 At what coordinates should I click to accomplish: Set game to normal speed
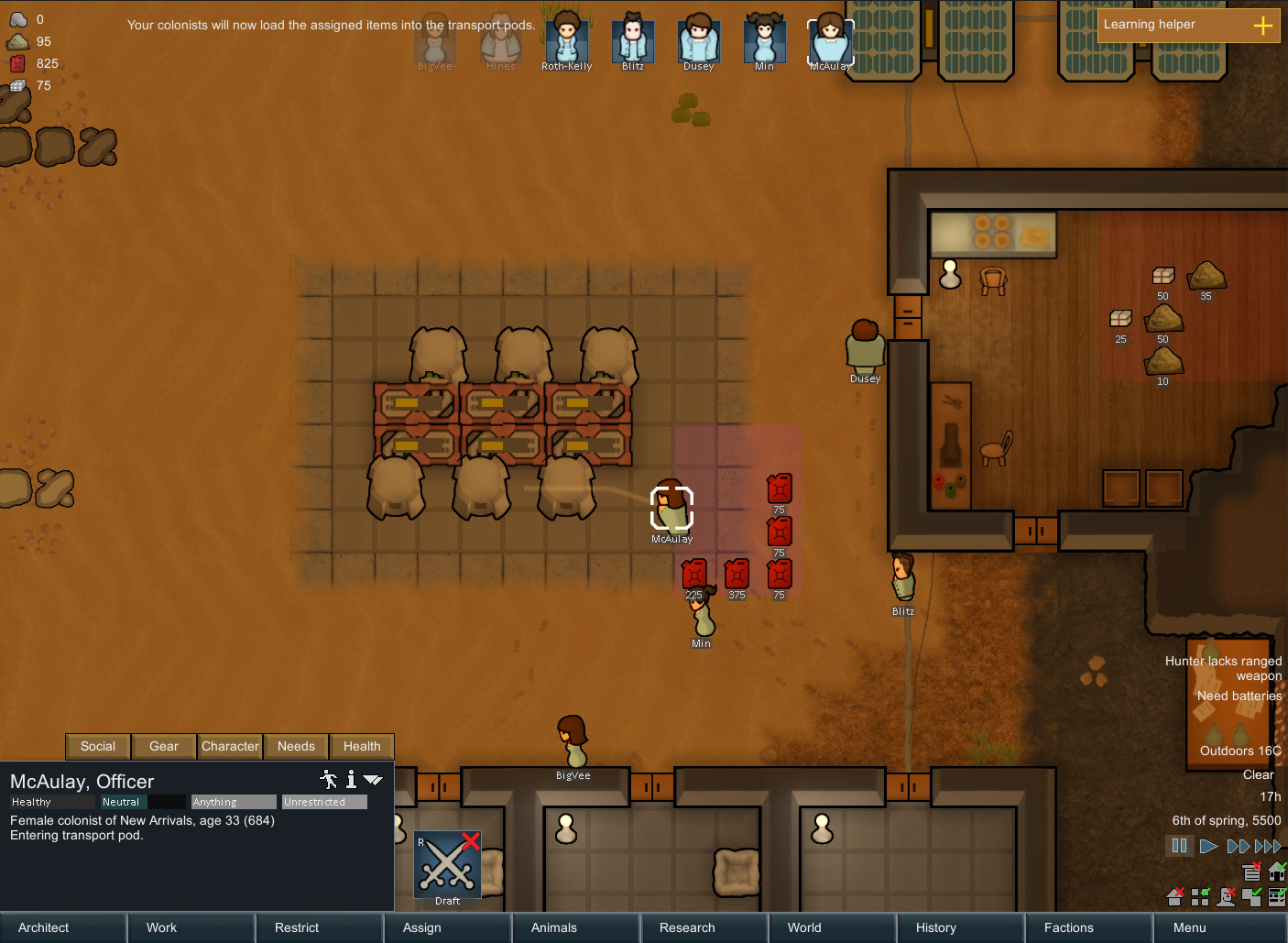pos(1208,846)
